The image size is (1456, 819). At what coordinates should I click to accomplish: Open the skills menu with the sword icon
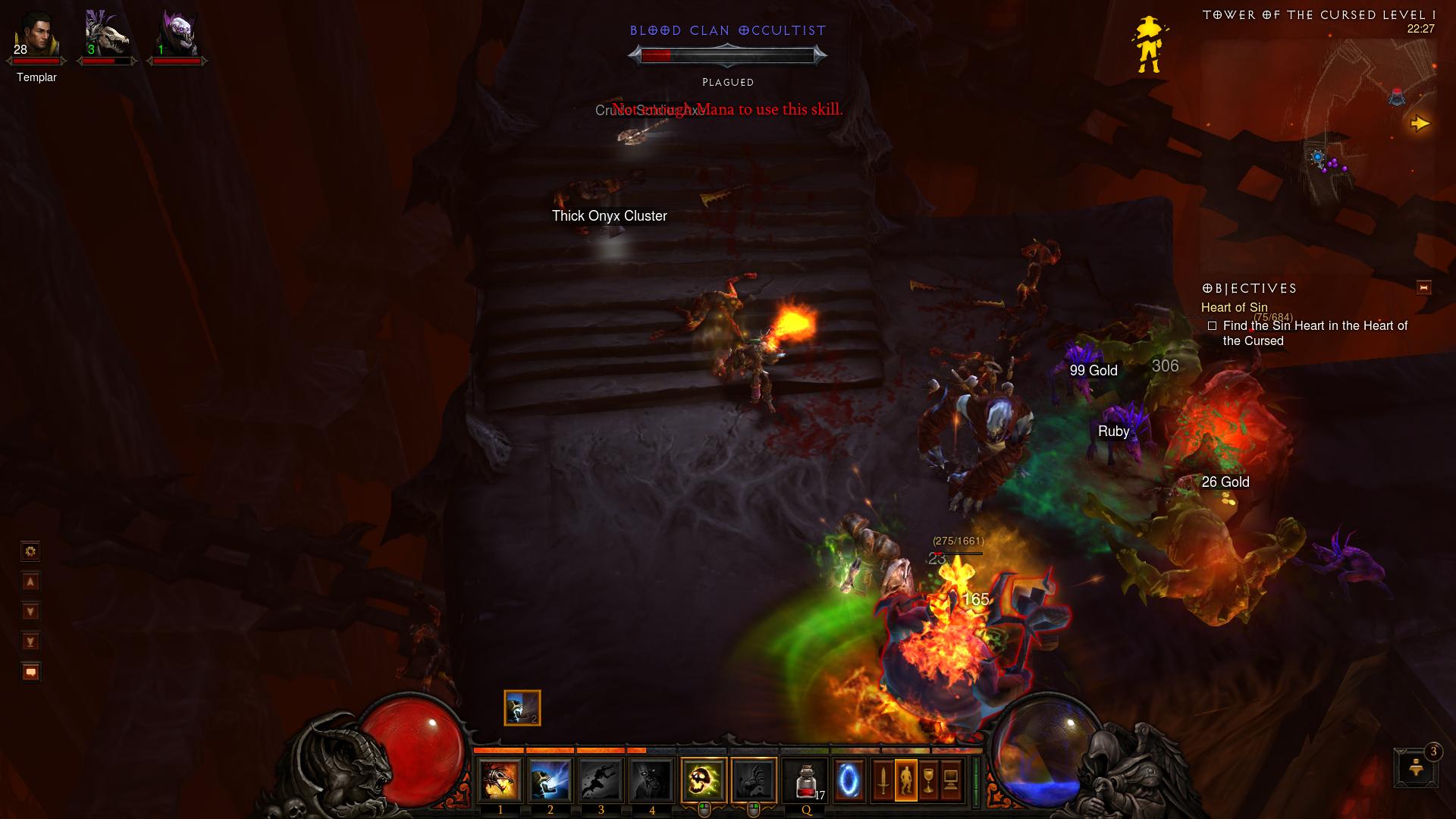[883, 780]
